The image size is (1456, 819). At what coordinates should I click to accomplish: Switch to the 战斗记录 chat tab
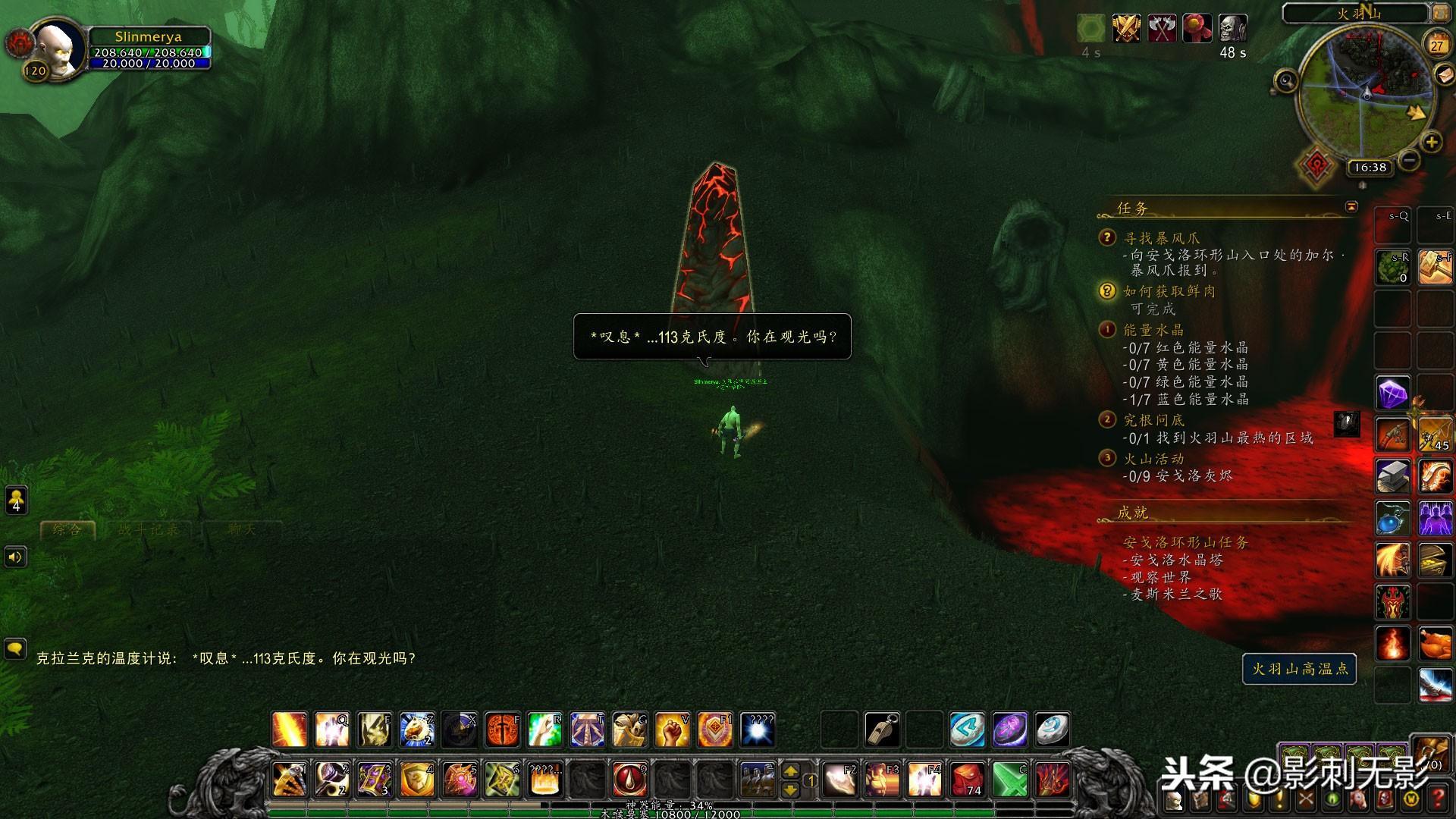(x=149, y=529)
